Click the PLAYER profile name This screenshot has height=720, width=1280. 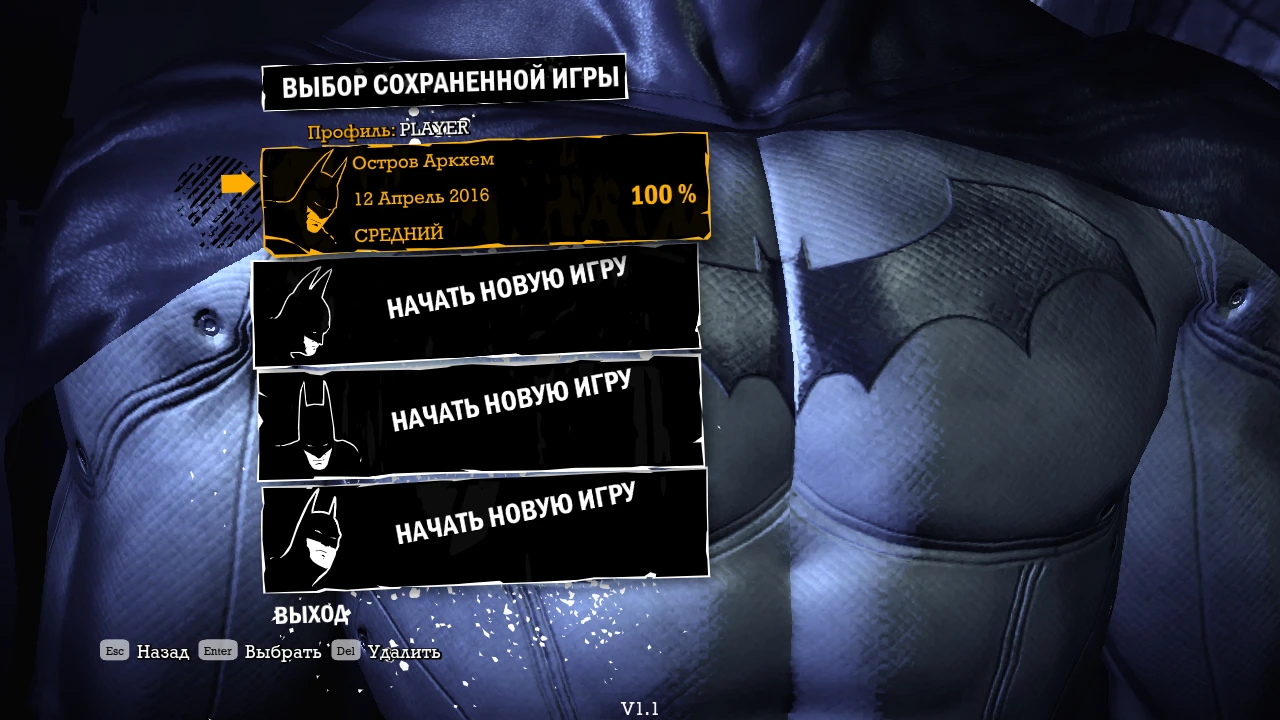(434, 128)
